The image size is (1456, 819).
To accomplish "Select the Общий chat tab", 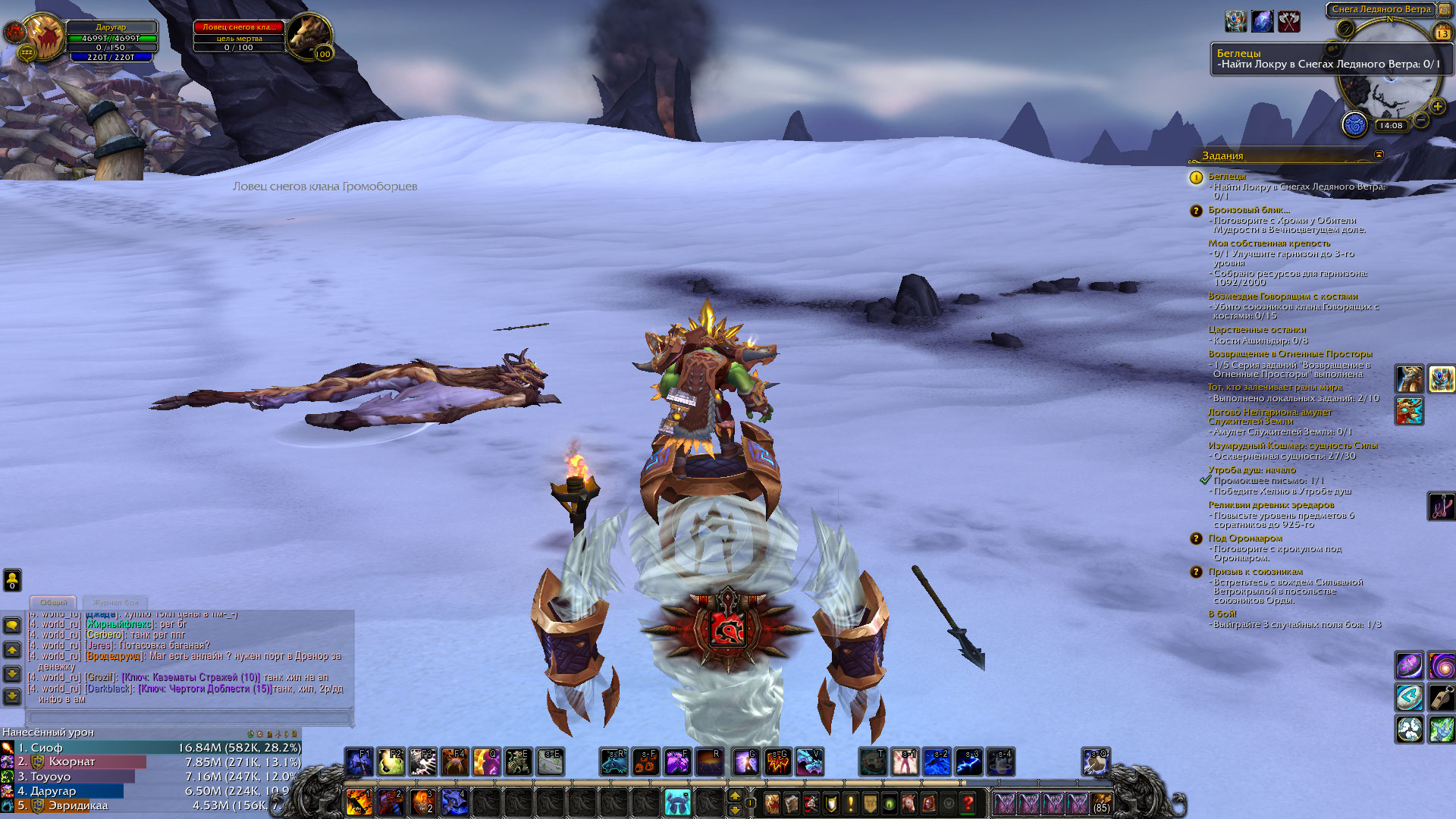I will coord(53,602).
